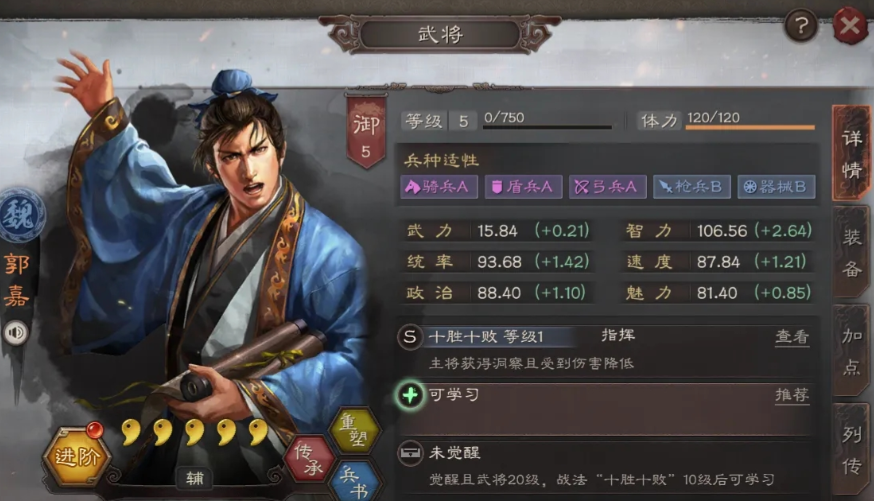
Task: Close the 武将 general panel
Action: point(849,25)
